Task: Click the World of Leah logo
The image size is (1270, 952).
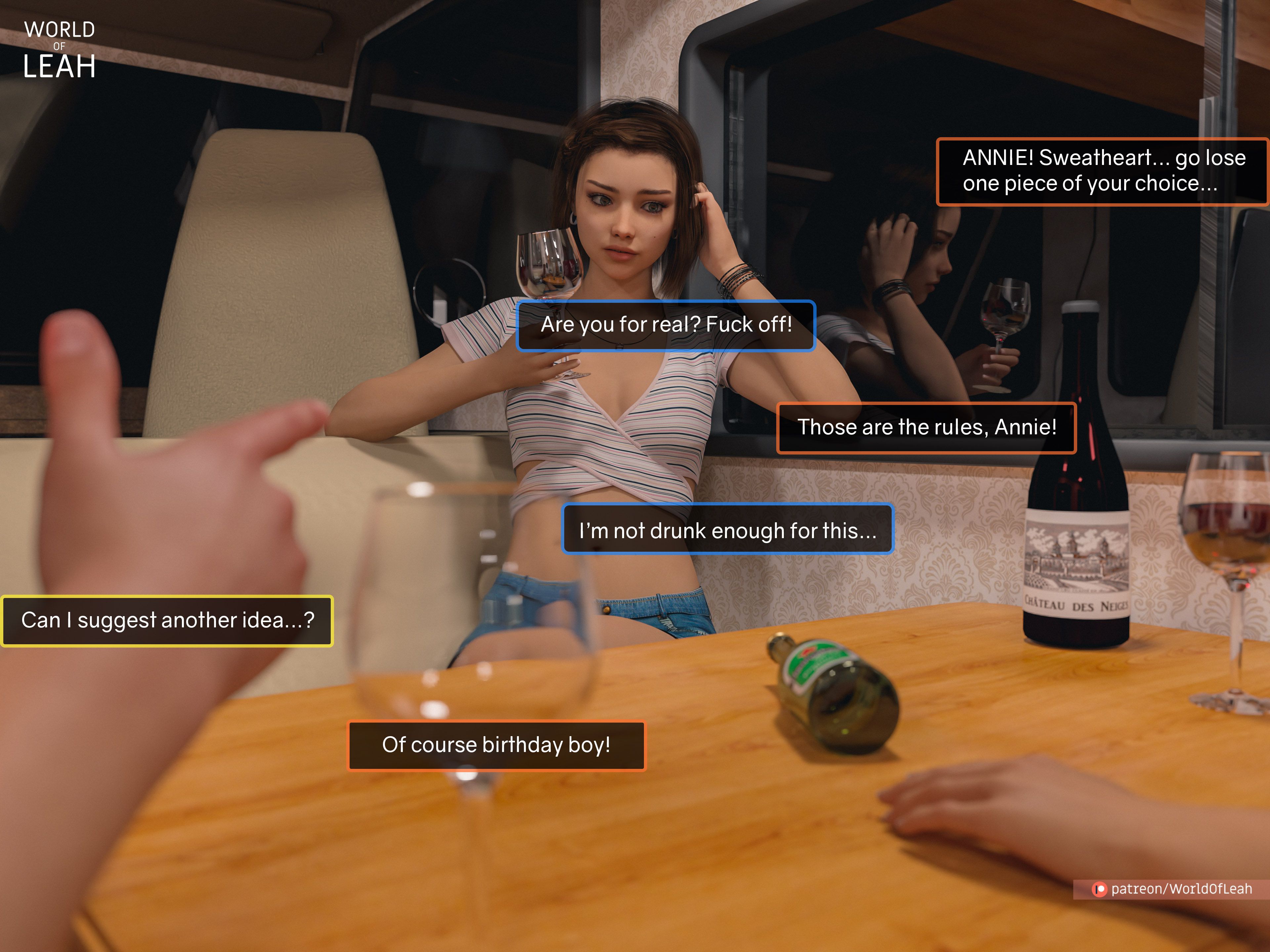Action: pyautogui.click(x=59, y=50)
